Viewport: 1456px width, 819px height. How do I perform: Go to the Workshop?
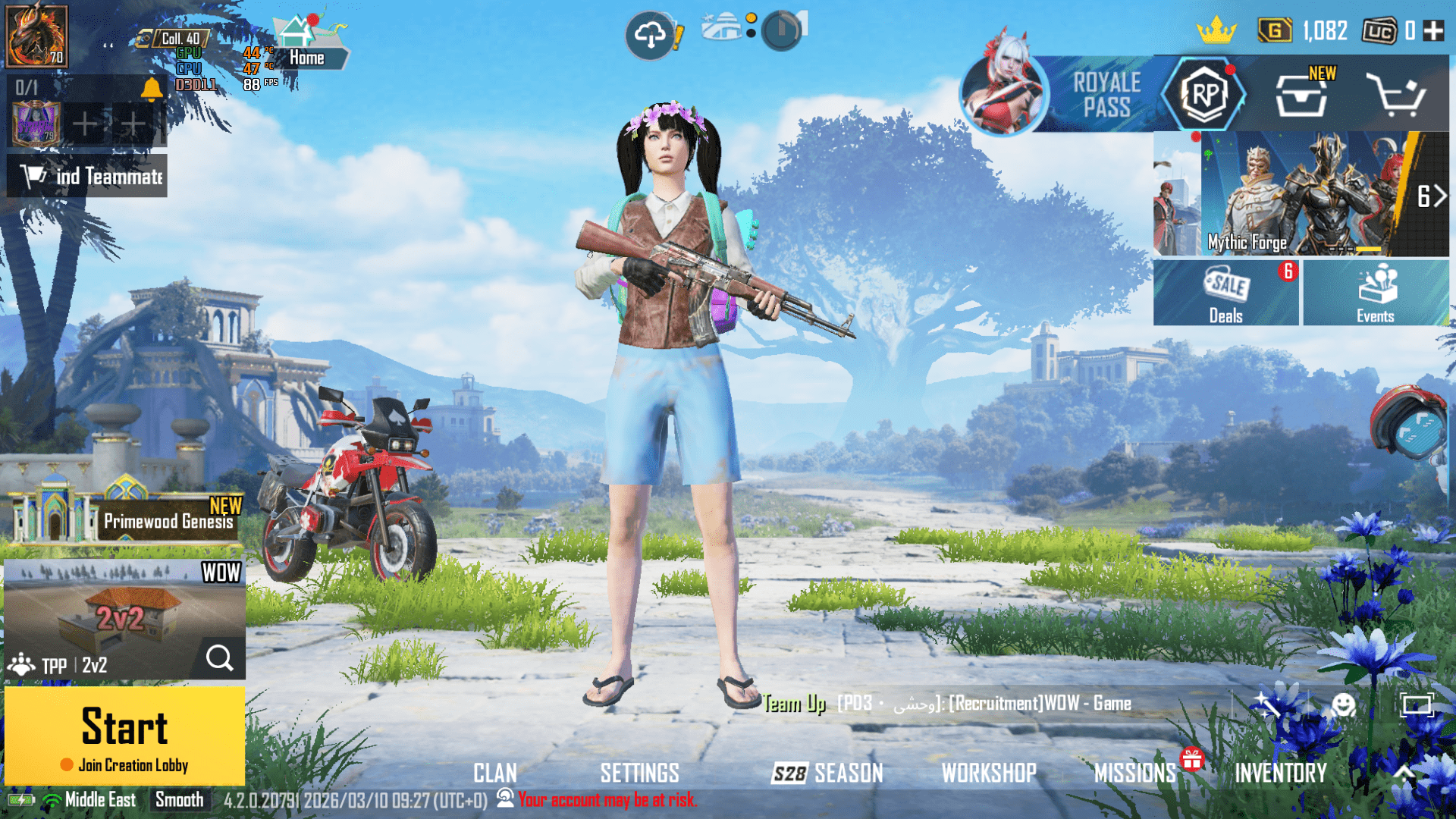[x=989, y=773]
